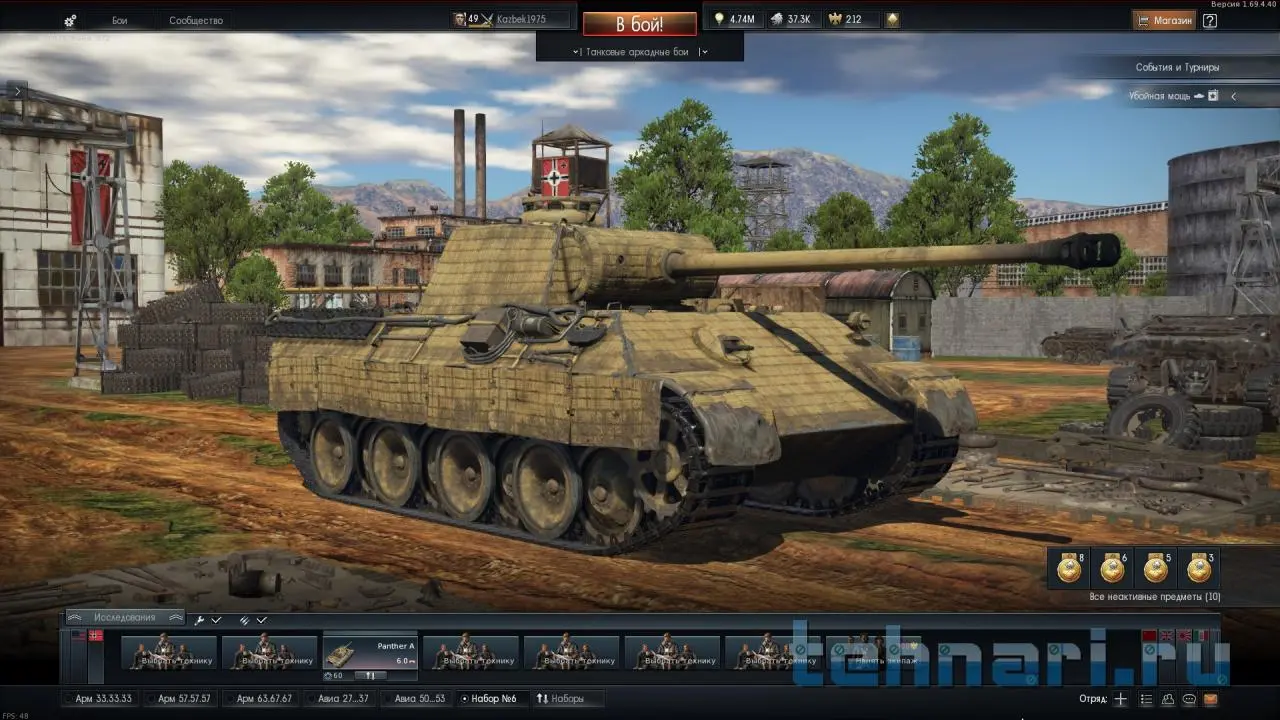Image resolution: width=1280 pixels, height=720 pixels.
Task: Add a squad member with the plus
Action: coord(1121,699)
